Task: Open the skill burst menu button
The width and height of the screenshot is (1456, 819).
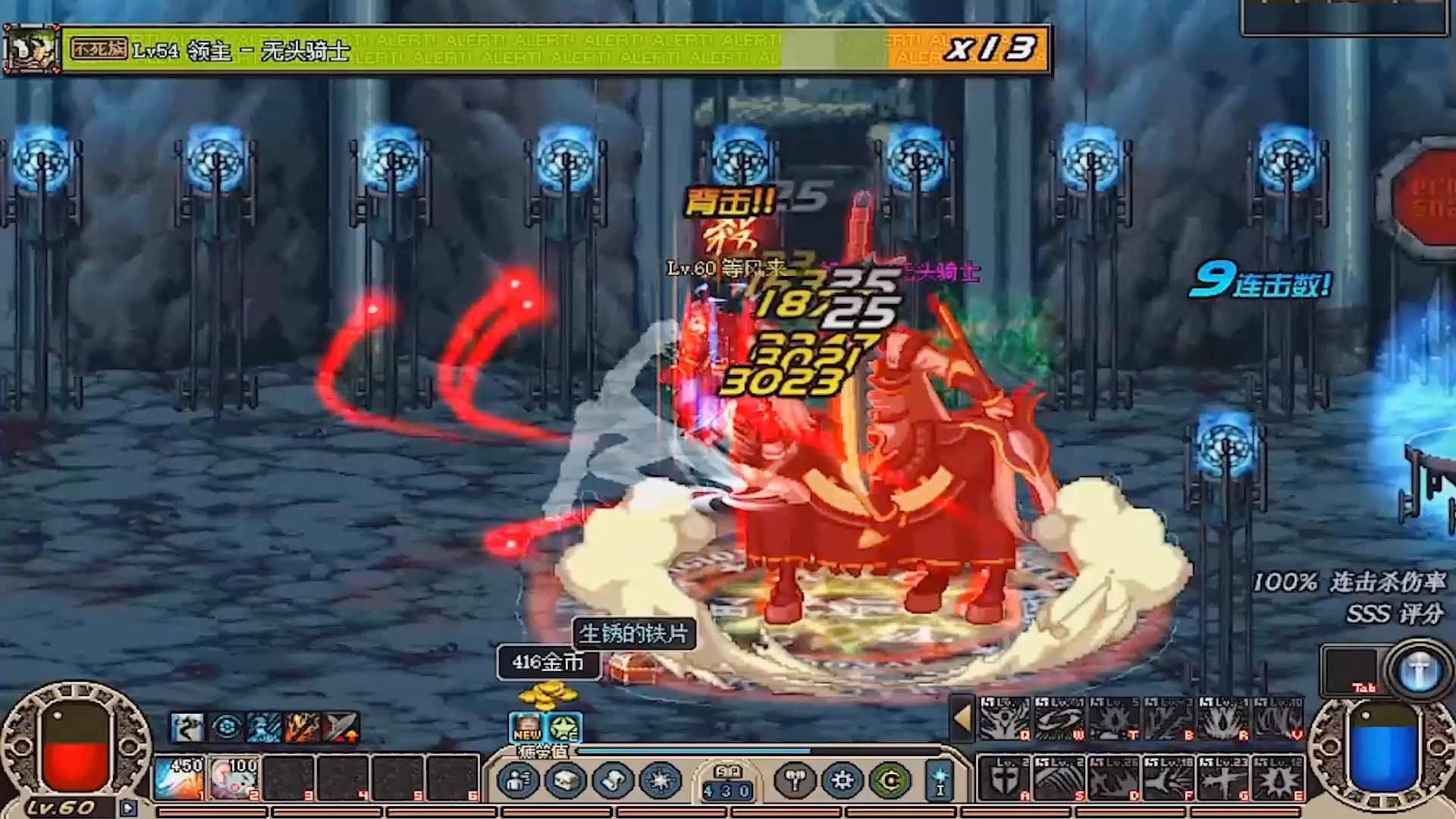Action: pos(661,780)
